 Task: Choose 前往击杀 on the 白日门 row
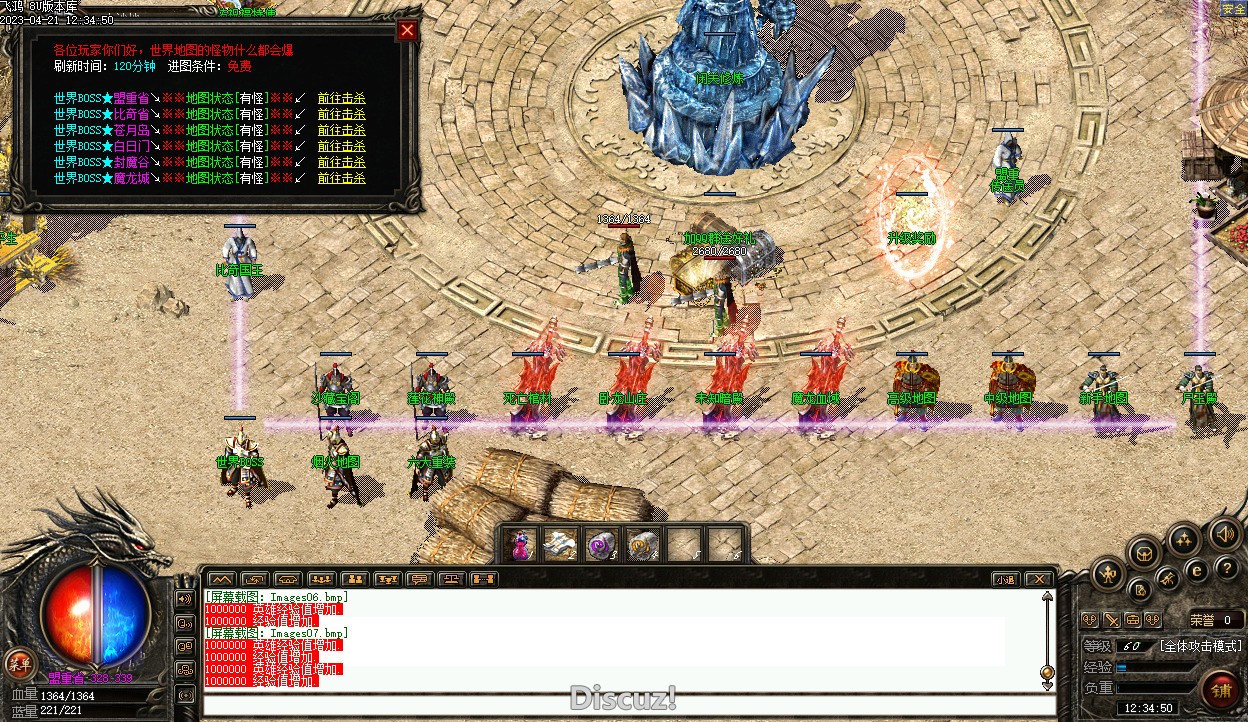coord(341,146)
